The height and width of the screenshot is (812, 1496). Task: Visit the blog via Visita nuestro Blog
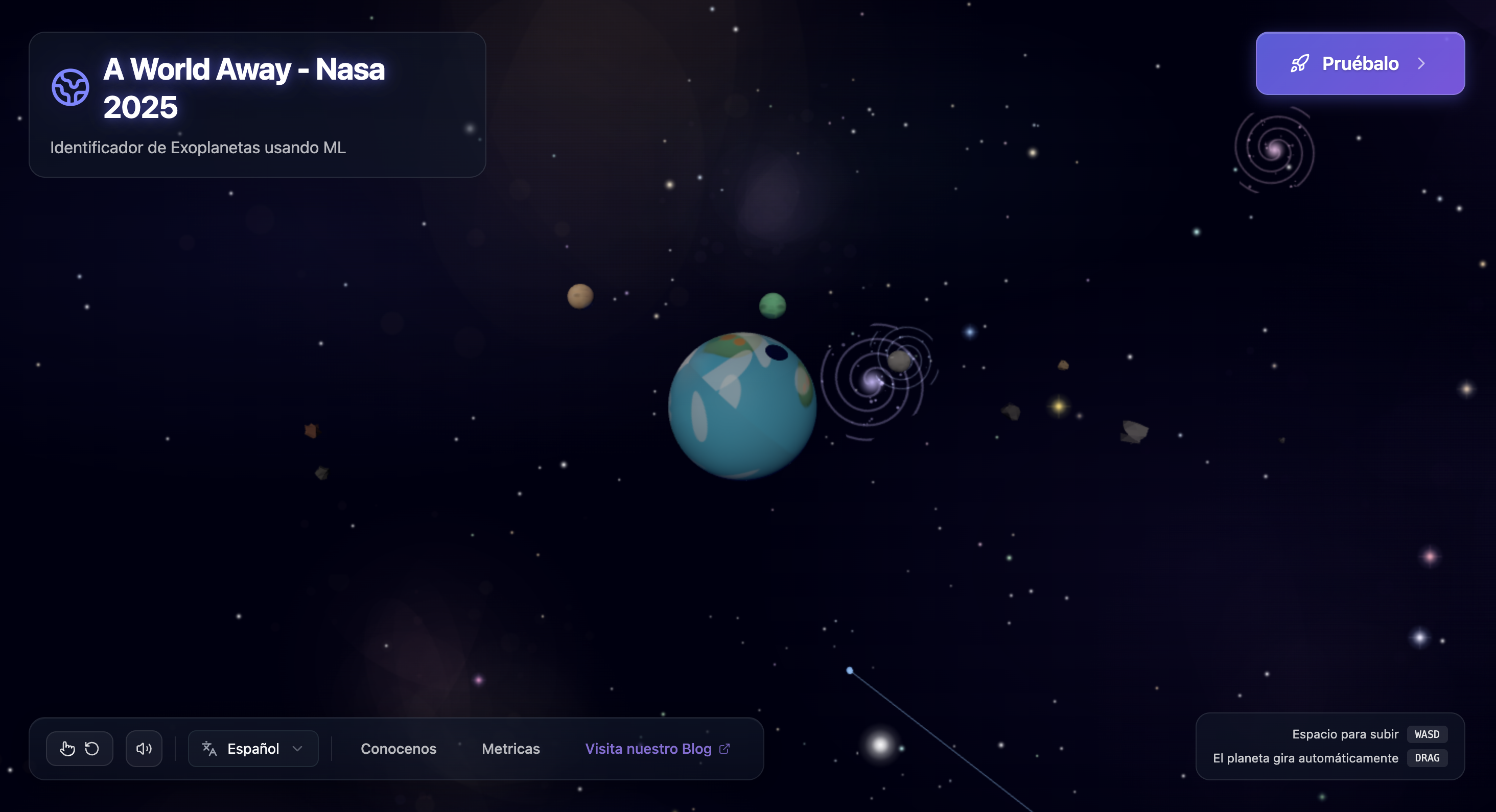click(648, 749)
